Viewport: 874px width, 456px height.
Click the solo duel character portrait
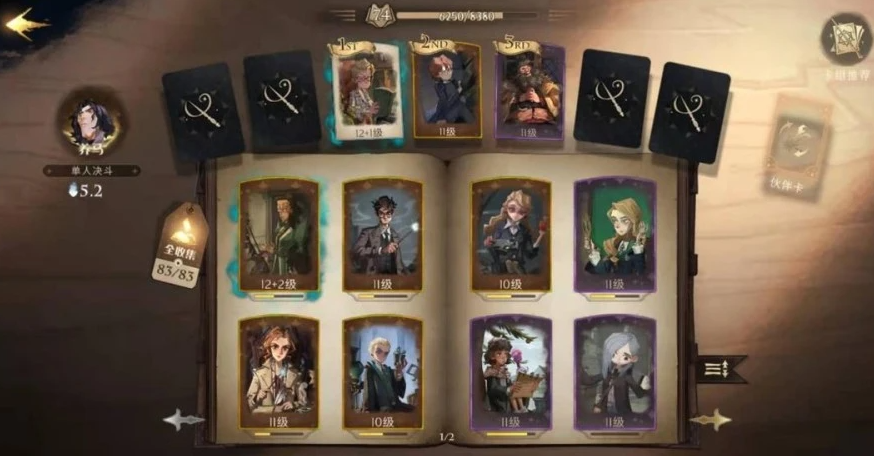click(x=91, y=124)
